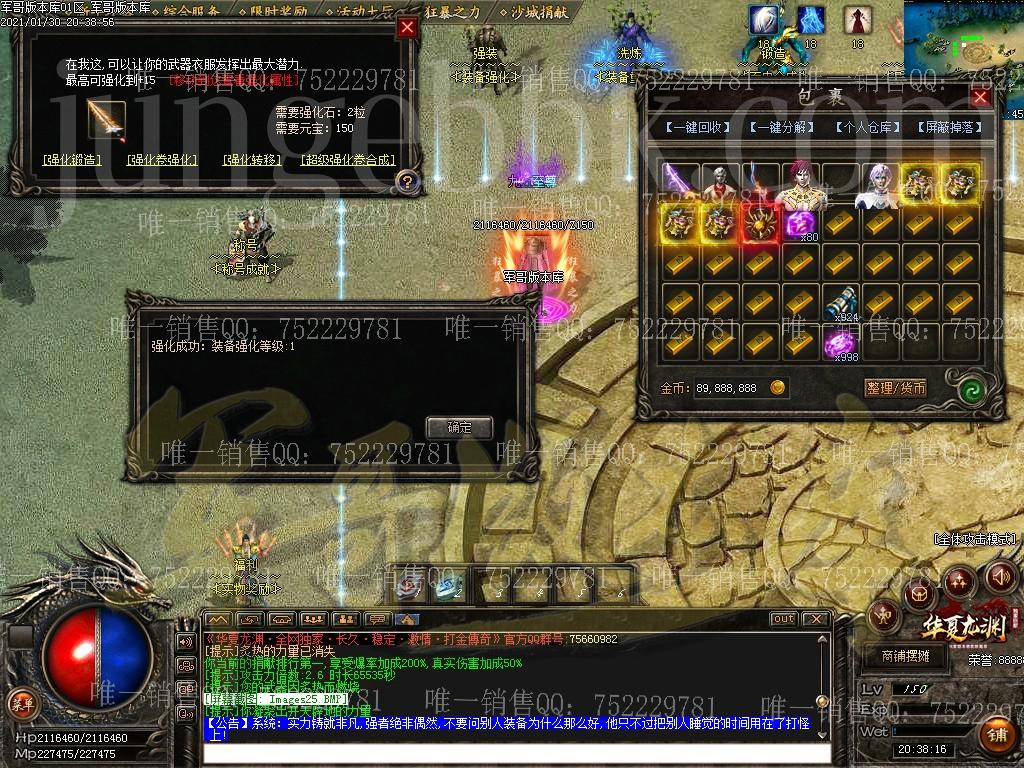
Task: Choose the 强化锻造 enhancement option
Action: point(71,159)
